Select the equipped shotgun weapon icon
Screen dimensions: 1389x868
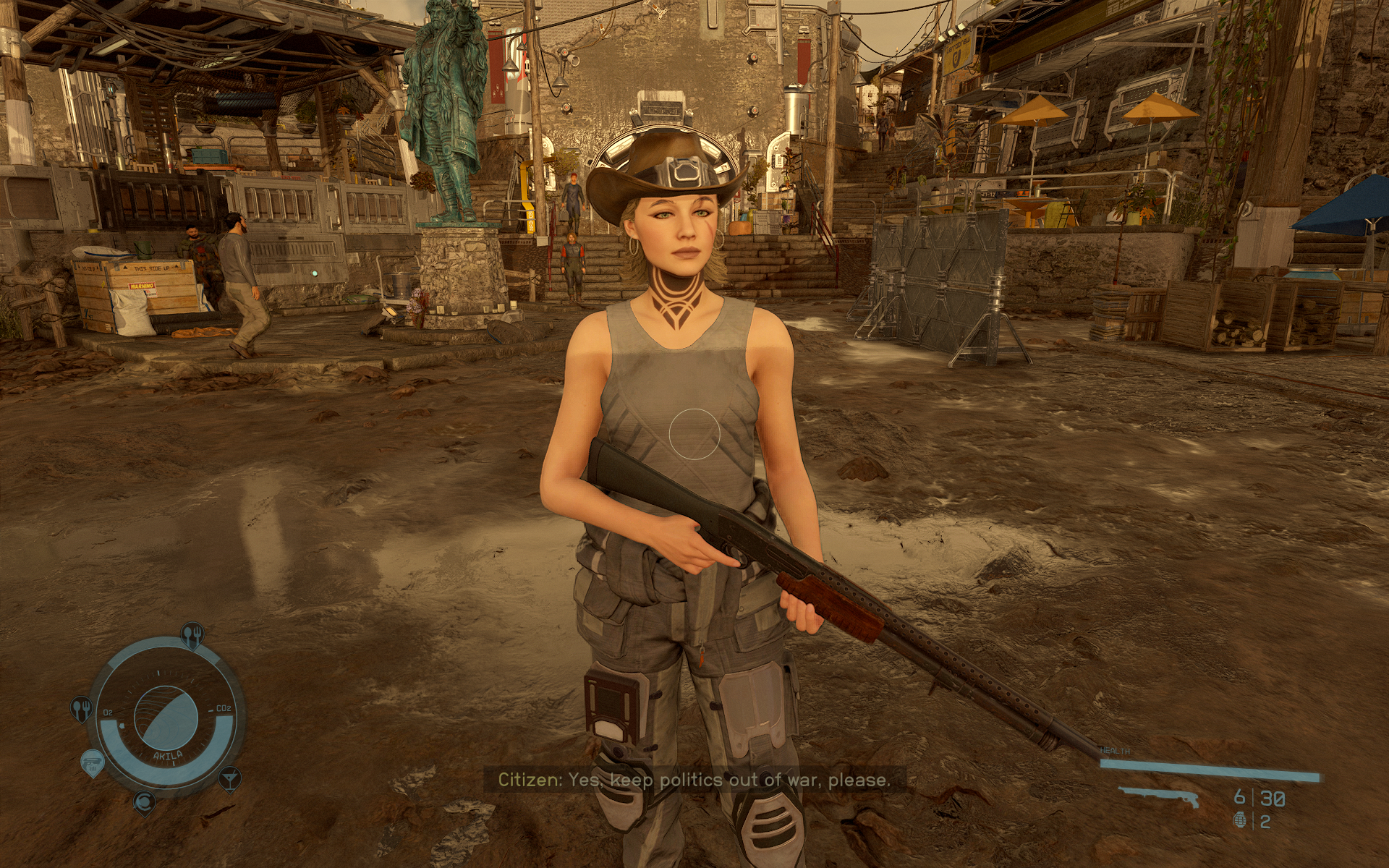pos(1159,796)
